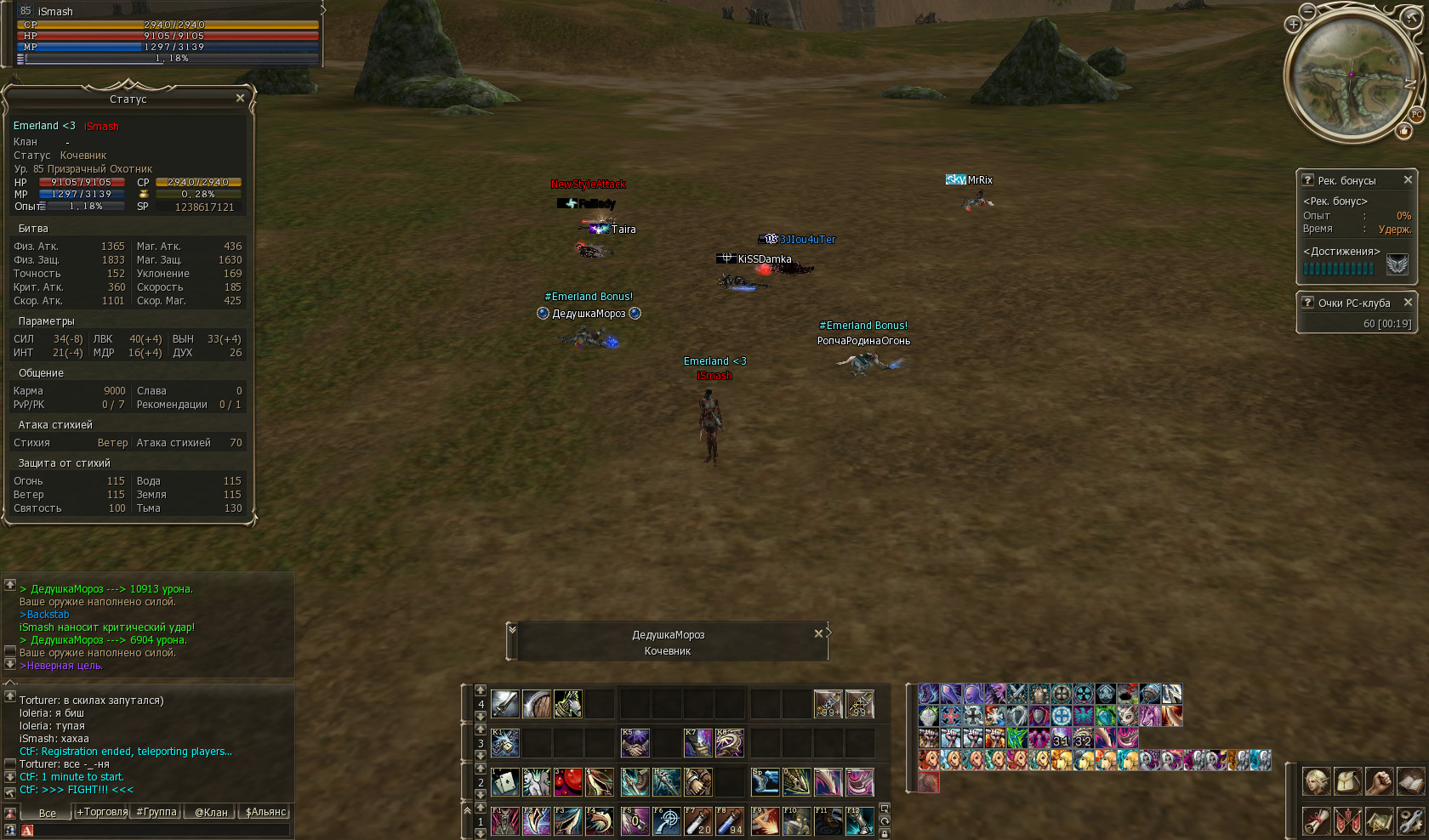Use the playing cards skill in slot 1
Viewport: 1429px width, 840px height.
504,781
